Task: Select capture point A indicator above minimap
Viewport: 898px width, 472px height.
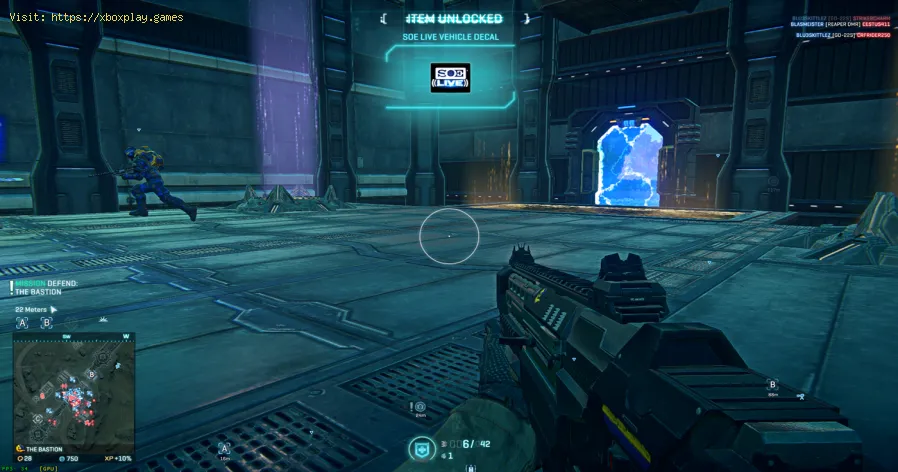Action: 21,323
